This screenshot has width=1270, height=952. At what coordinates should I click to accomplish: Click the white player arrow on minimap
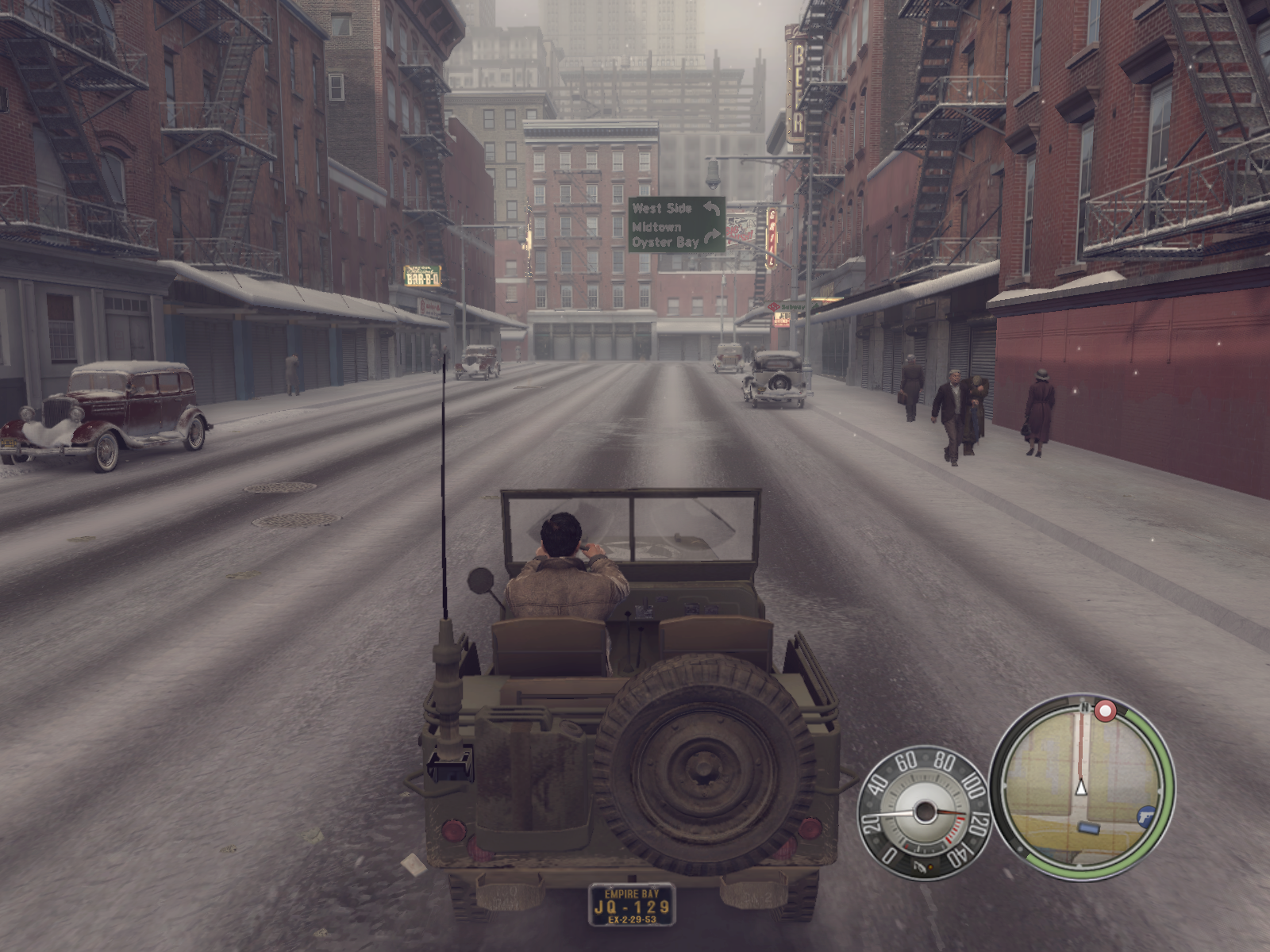coord(1080,787)
